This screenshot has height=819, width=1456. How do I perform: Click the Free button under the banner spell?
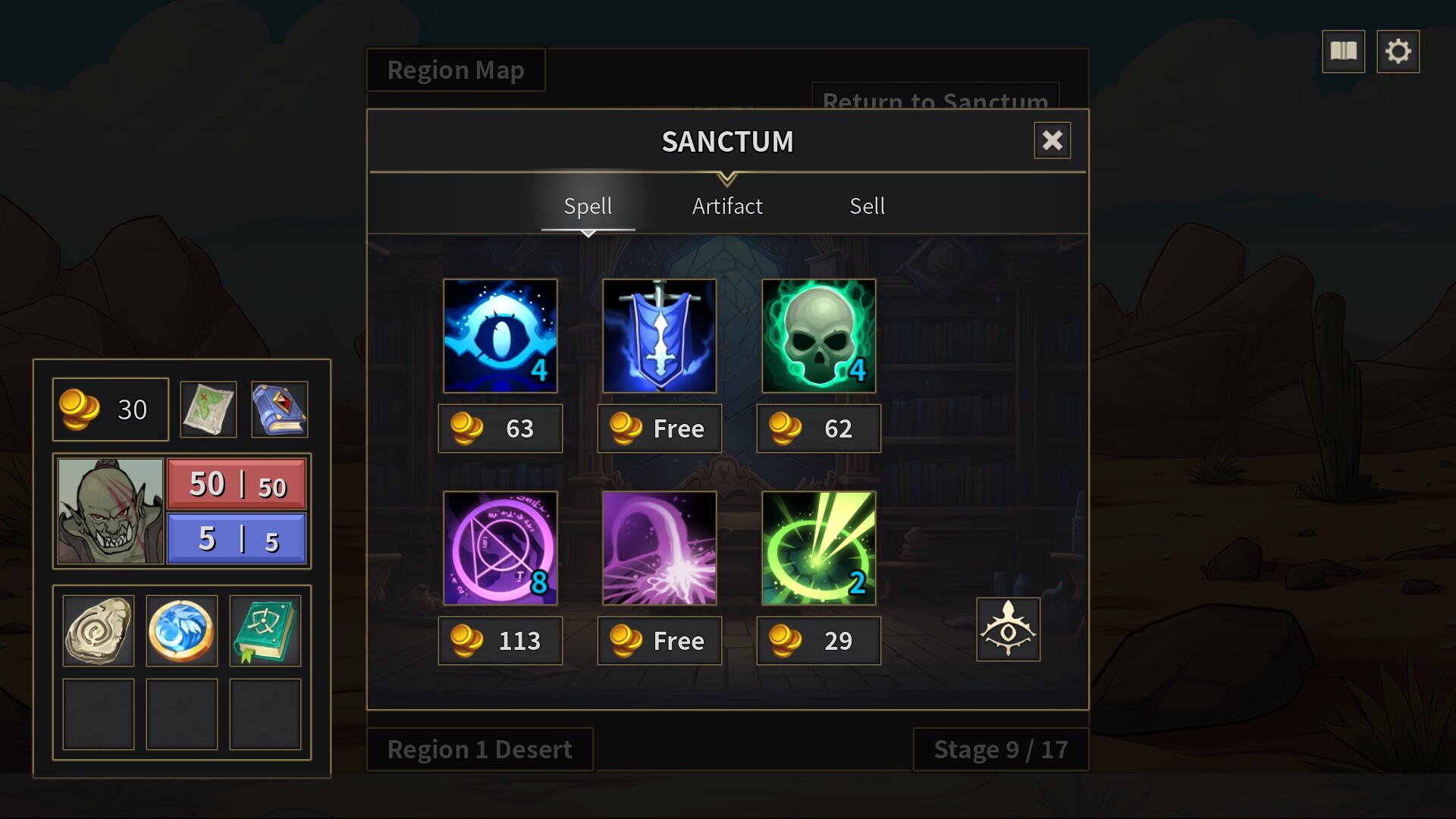click(659, 428)
